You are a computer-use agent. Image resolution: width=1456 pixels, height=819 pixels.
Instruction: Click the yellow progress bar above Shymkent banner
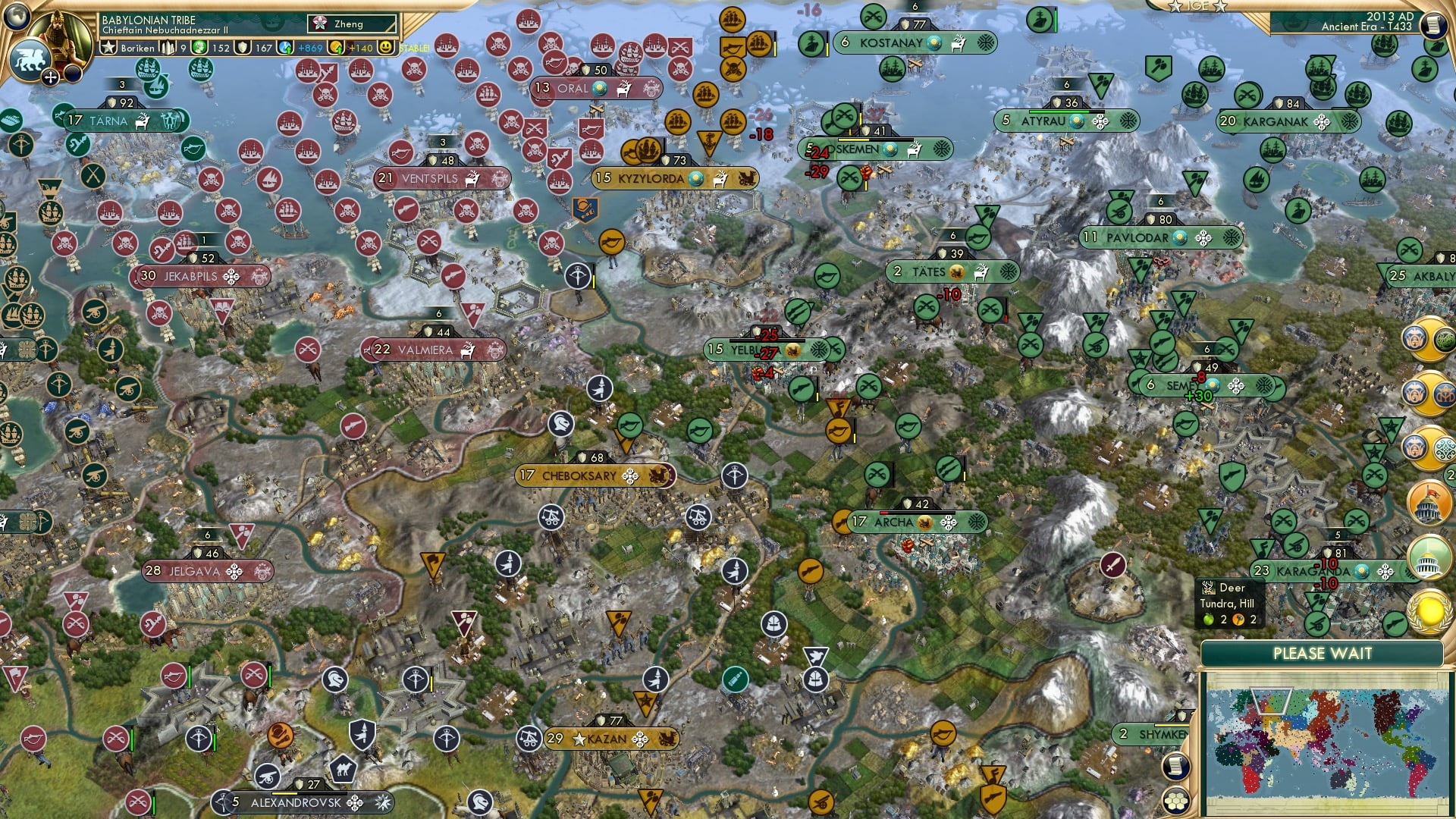click(x=1172, y=725)
